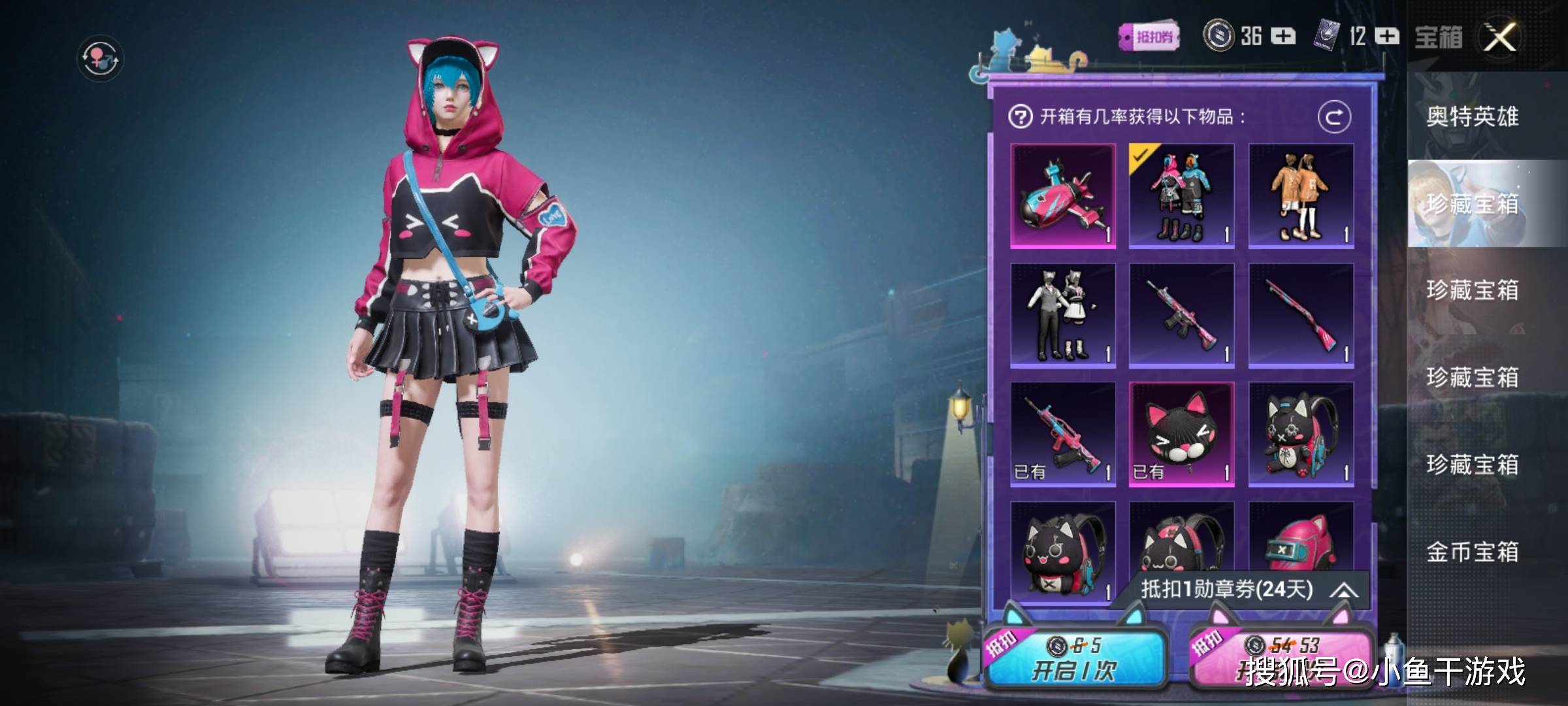
Task: Open crates with the pink 53-medal button
Action: [1281, 657]
